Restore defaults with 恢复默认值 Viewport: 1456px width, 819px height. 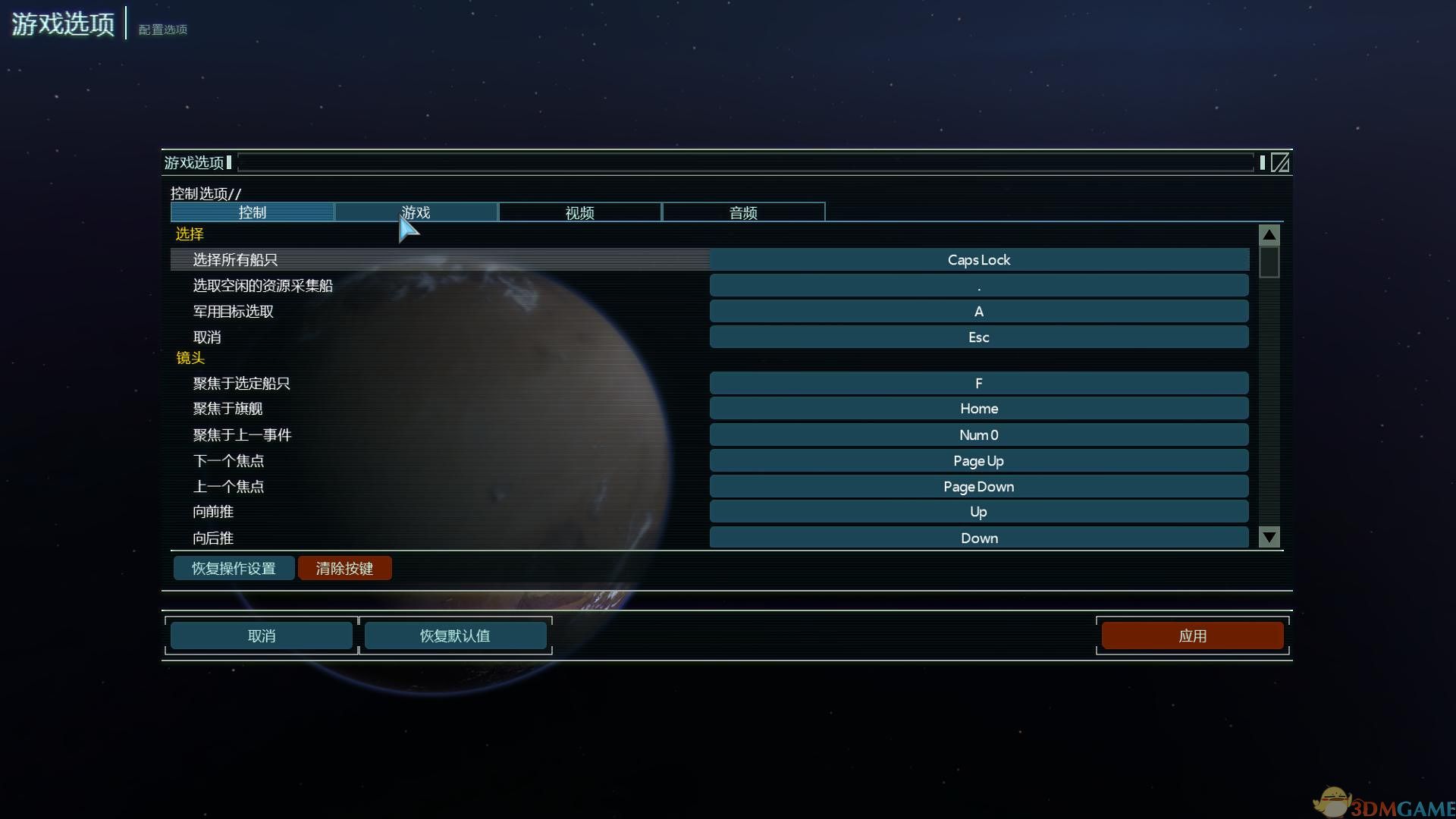coord(455,635)
